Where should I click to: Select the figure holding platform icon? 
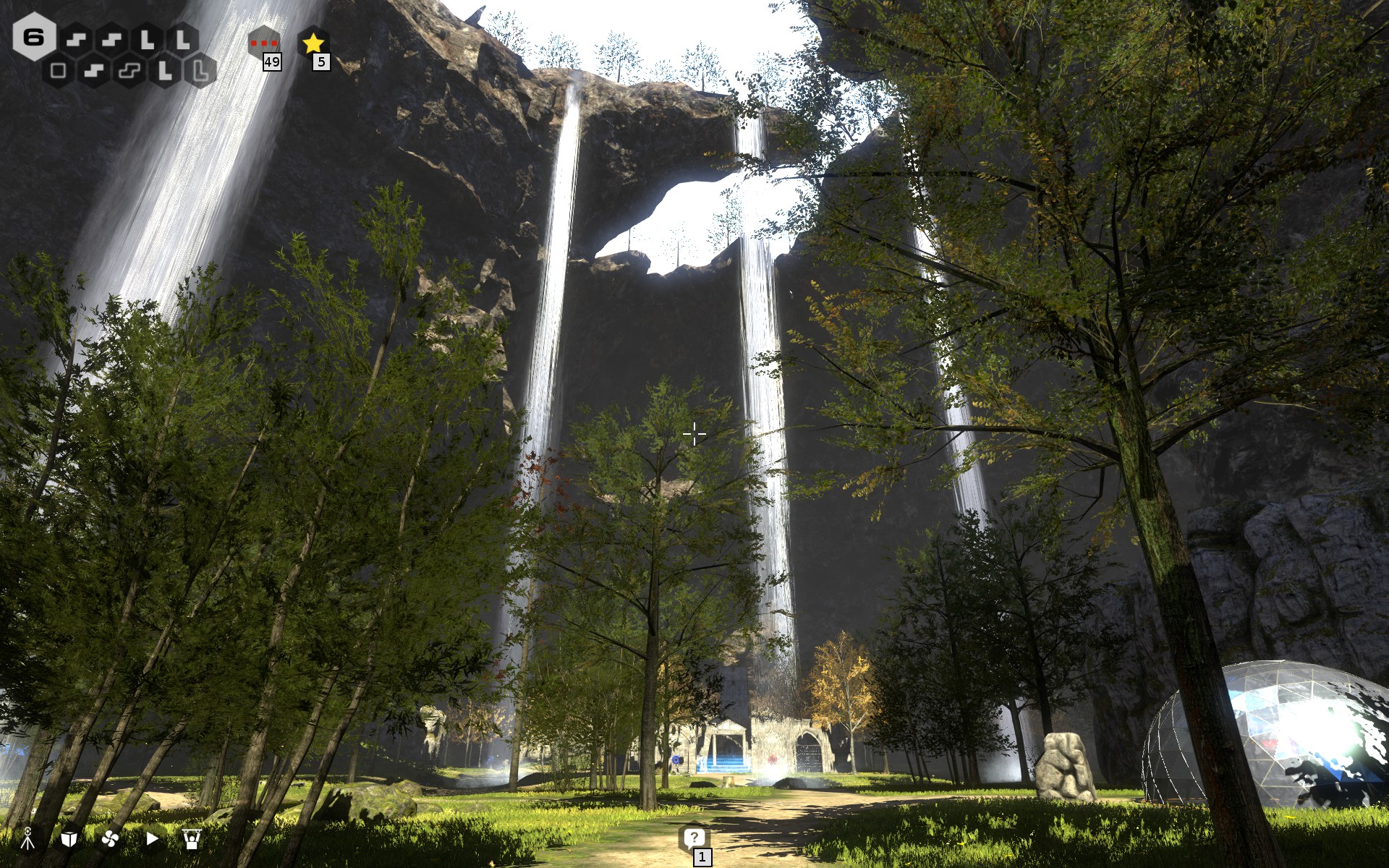pyautogui.click(x=192, y=838)
